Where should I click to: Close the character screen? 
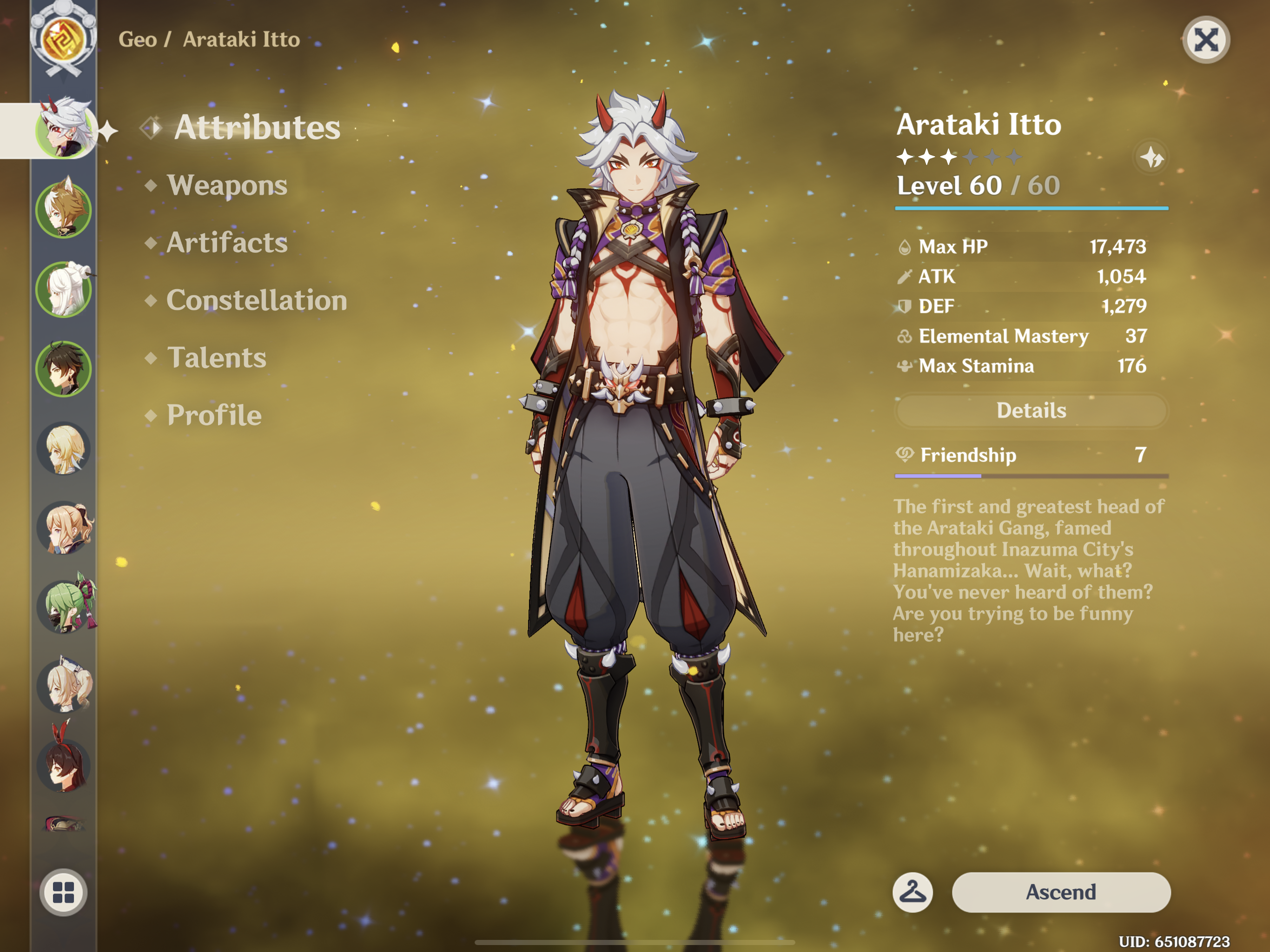coord(1205,40)
